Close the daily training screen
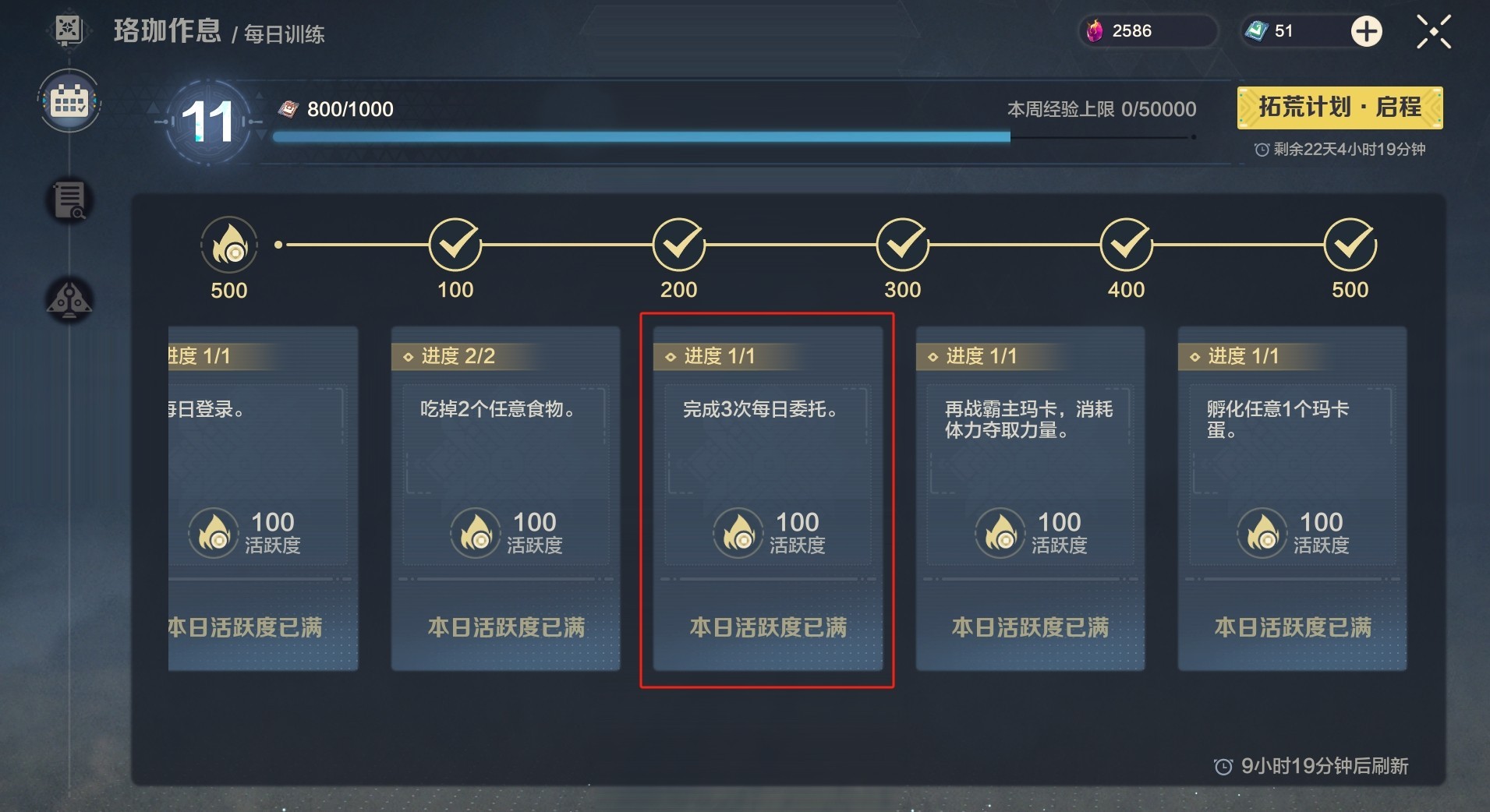This screenshot has width=1490, height=812. pos(1433,32)
